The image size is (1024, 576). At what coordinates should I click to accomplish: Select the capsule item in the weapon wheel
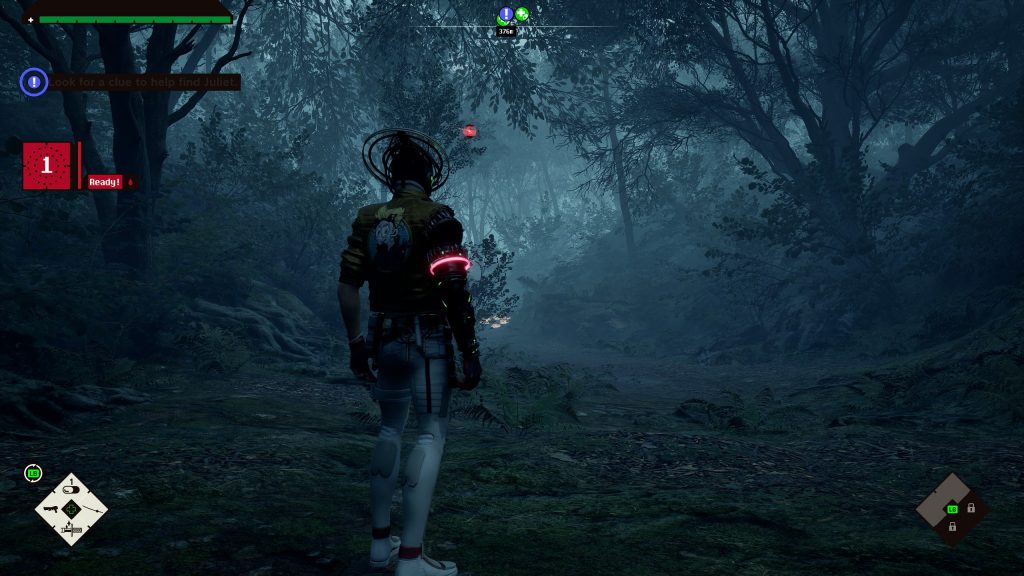(71, 489)
